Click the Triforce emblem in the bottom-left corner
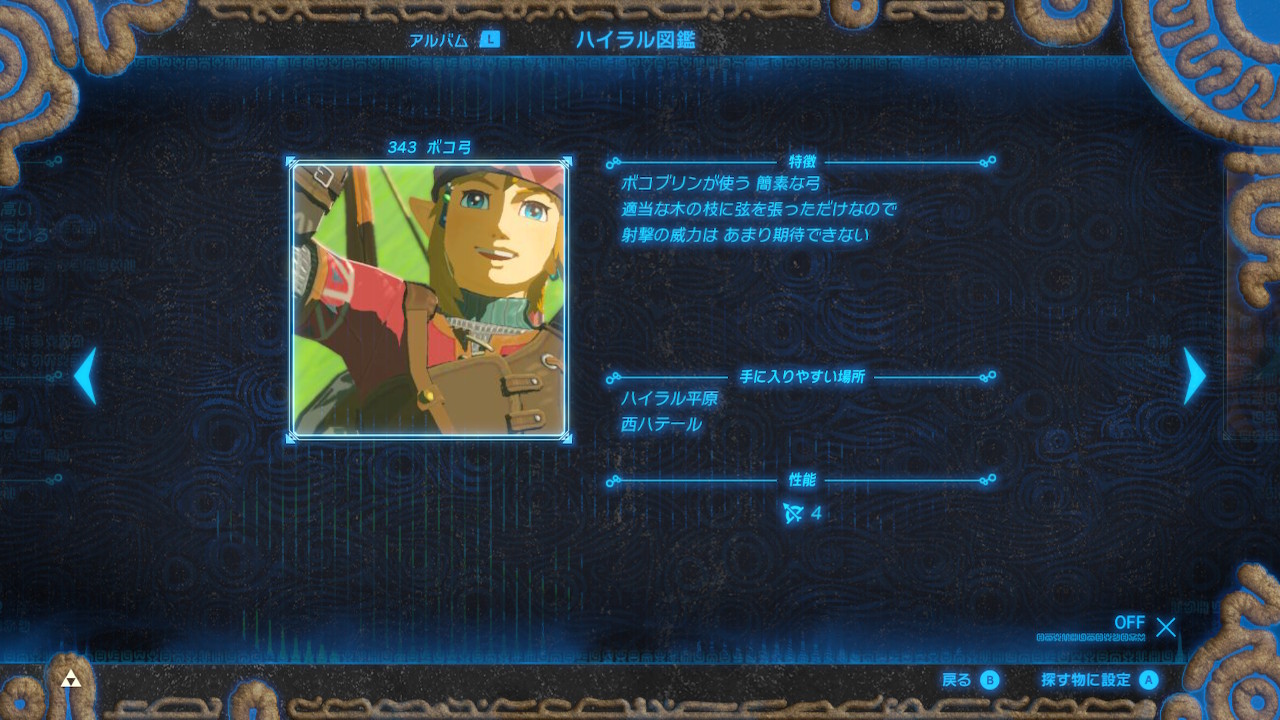Viewport: 1280px width, 720px height. click(69, 677)
